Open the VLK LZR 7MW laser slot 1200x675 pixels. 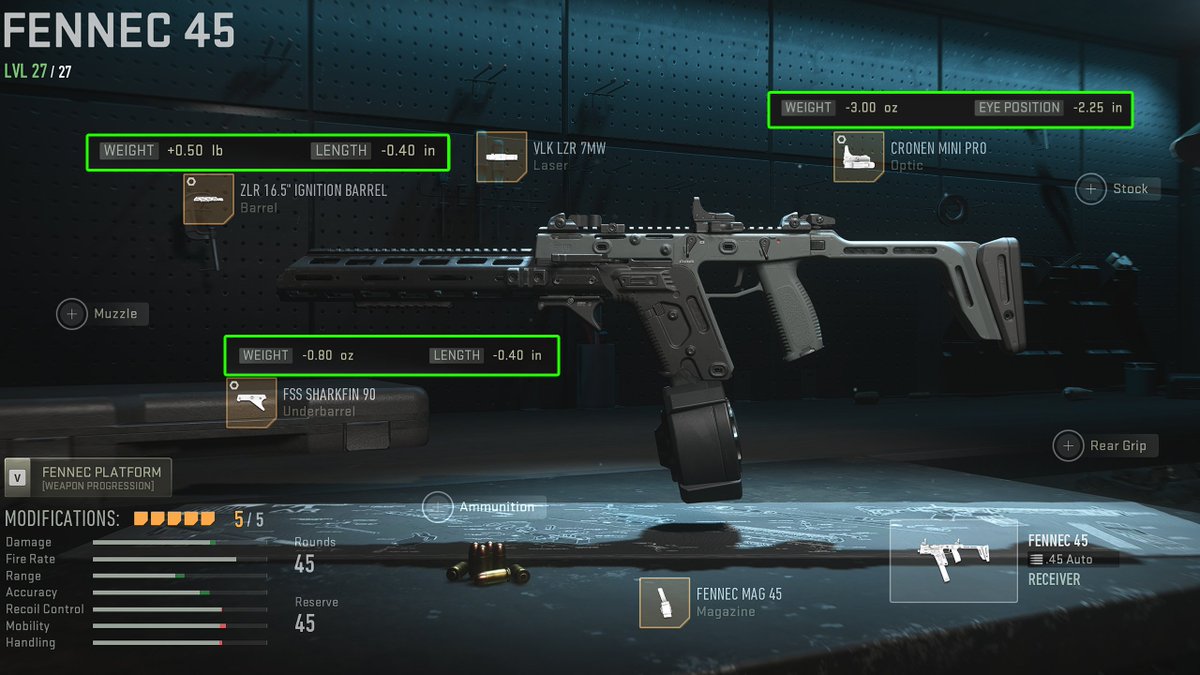[501, 157]
